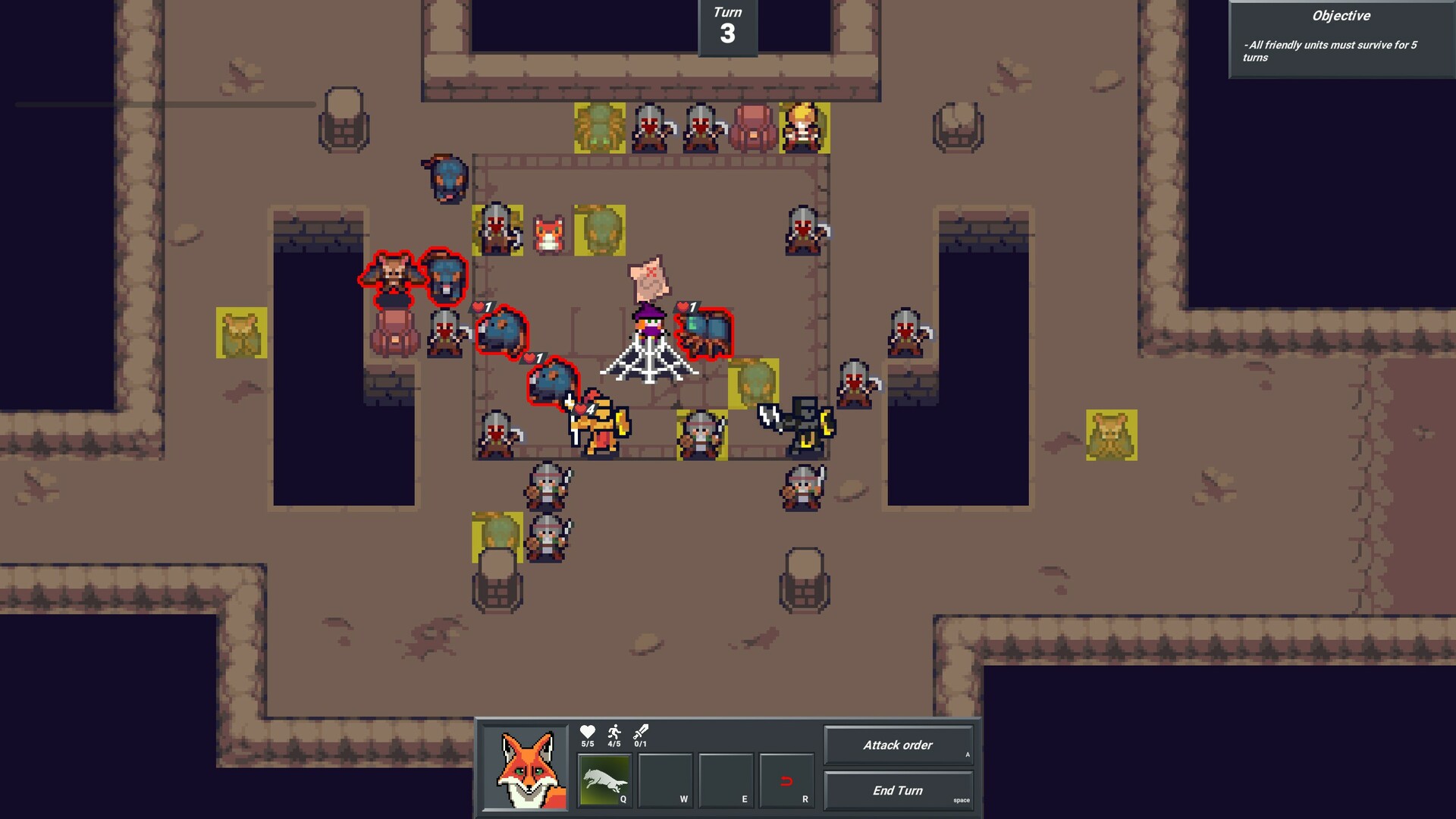Click the Attack order button

899,745
